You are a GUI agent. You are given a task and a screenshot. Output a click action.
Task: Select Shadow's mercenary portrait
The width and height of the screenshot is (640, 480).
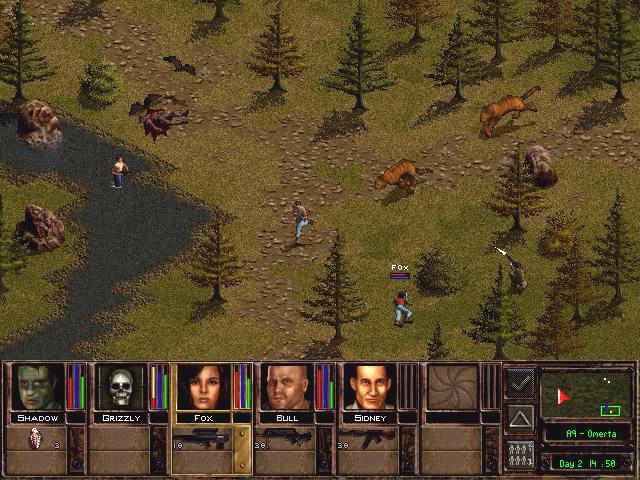coord(38,387)
